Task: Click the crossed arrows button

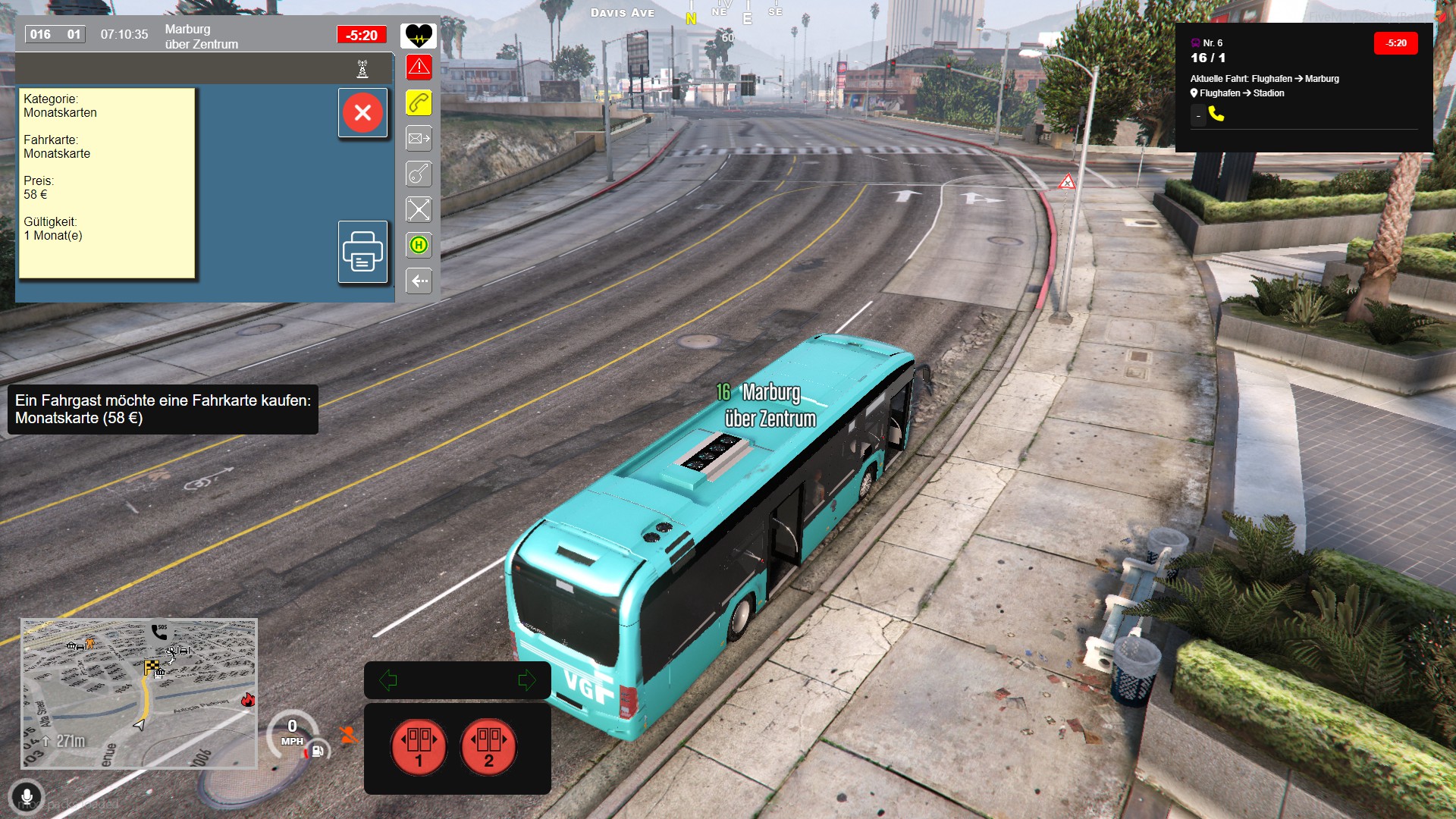Action: [419, 209]
